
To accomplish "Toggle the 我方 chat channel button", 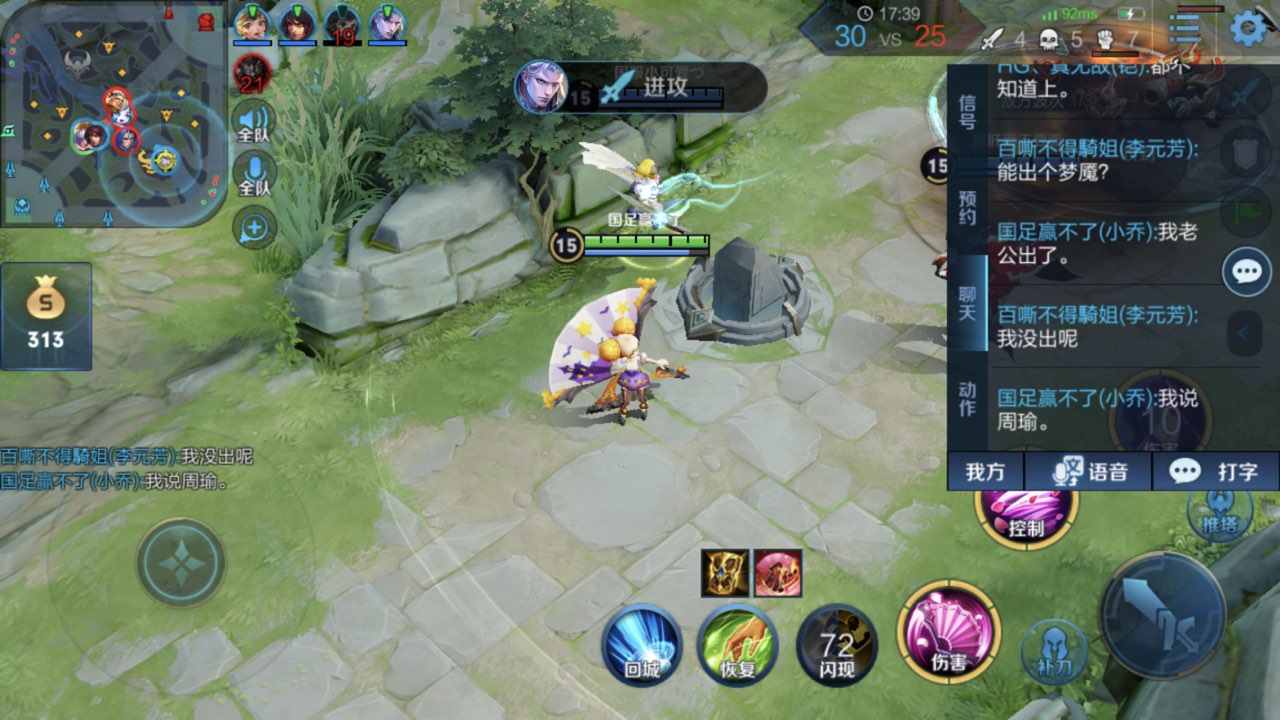I will pos(985,472).
